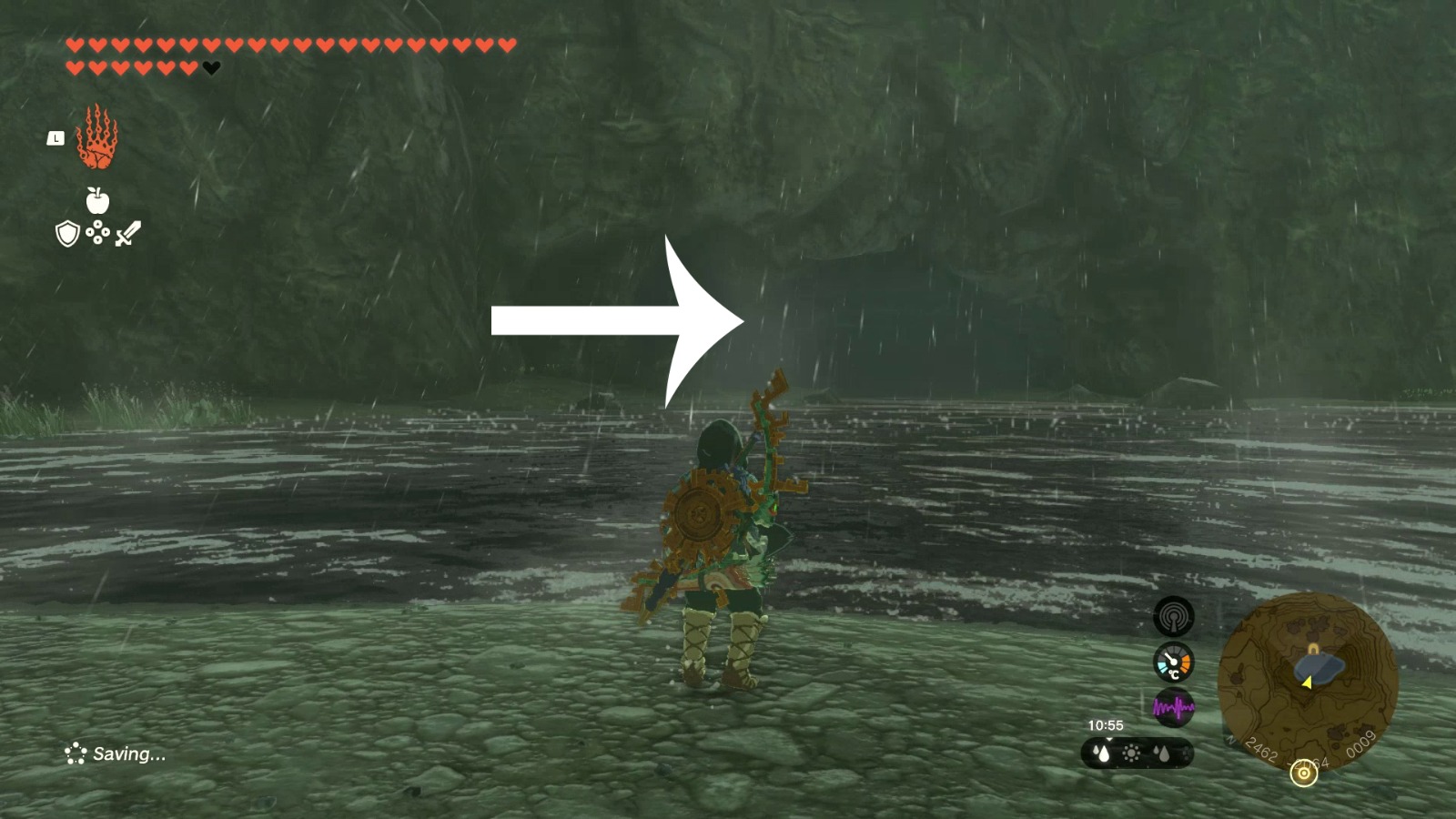
Task: Click the apple food icon on the left
Action: click(97, 200)
